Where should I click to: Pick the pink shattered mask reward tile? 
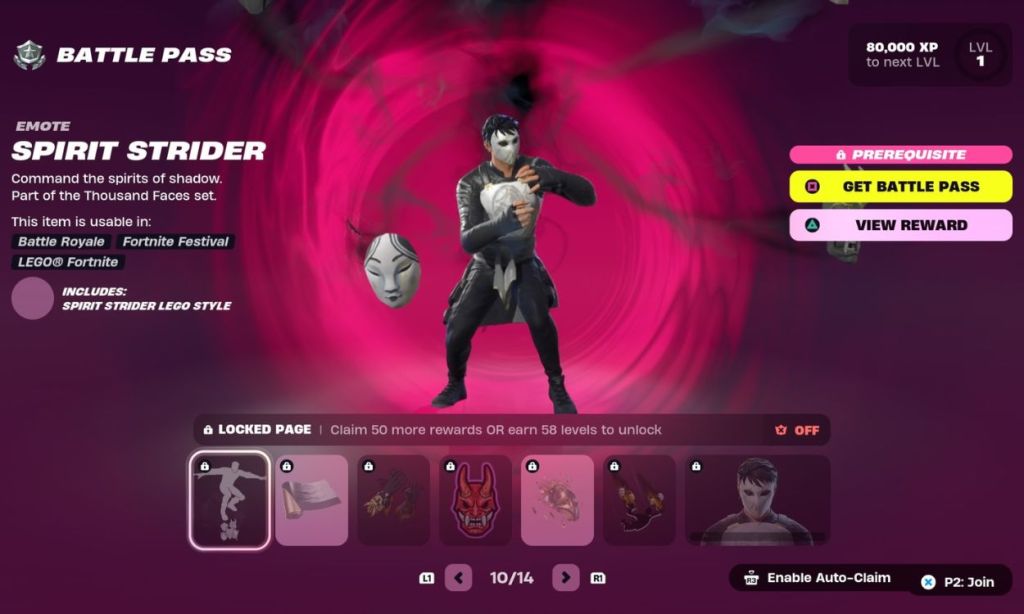[557, 500]
